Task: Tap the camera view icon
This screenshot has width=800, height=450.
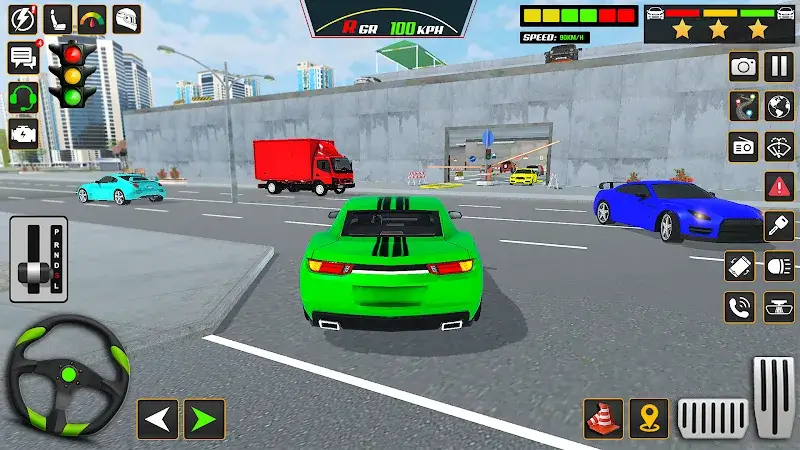Action: (x=743, y=67)
